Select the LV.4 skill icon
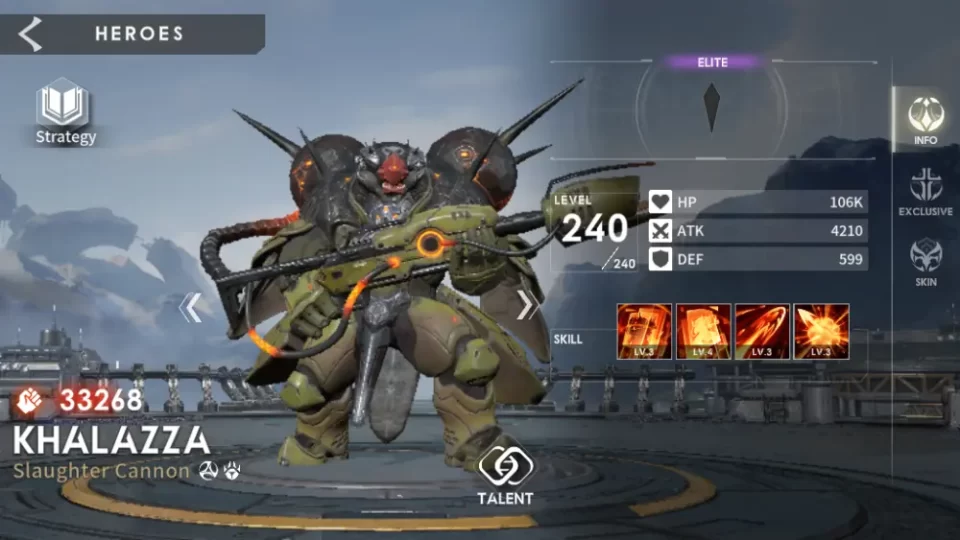 [703, 331]
